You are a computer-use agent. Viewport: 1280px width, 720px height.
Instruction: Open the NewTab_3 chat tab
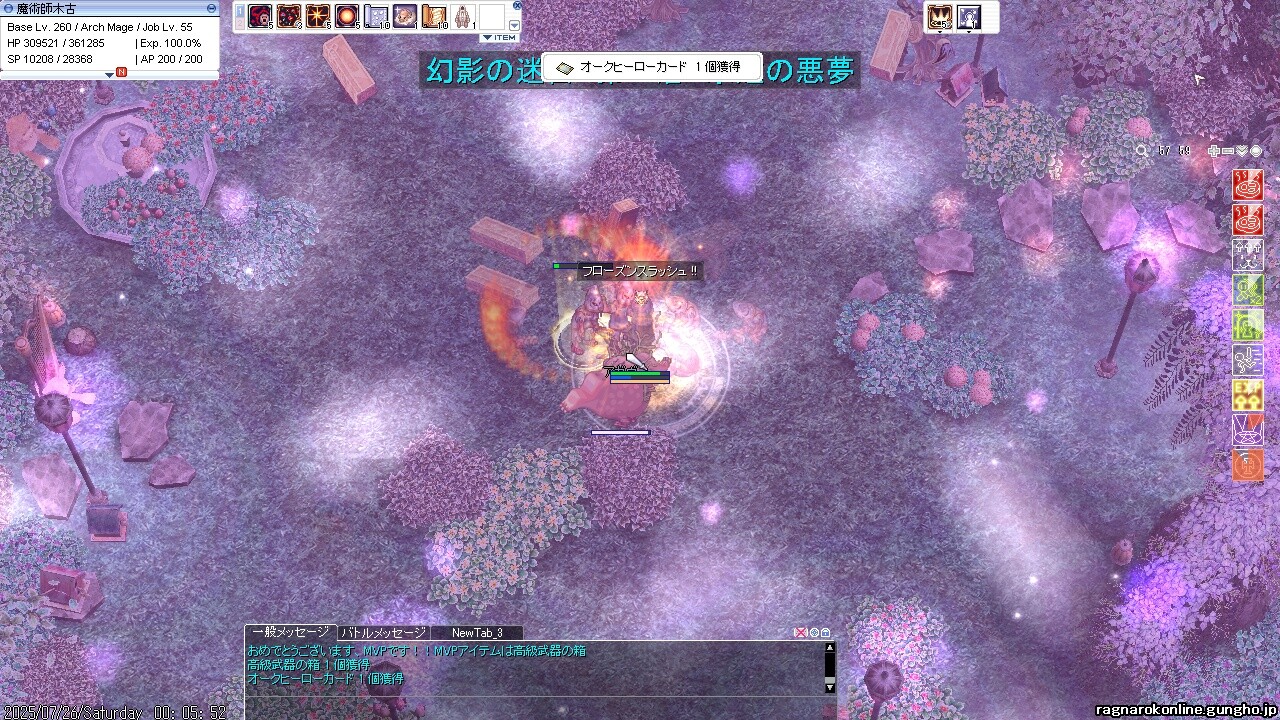point(476,633)
